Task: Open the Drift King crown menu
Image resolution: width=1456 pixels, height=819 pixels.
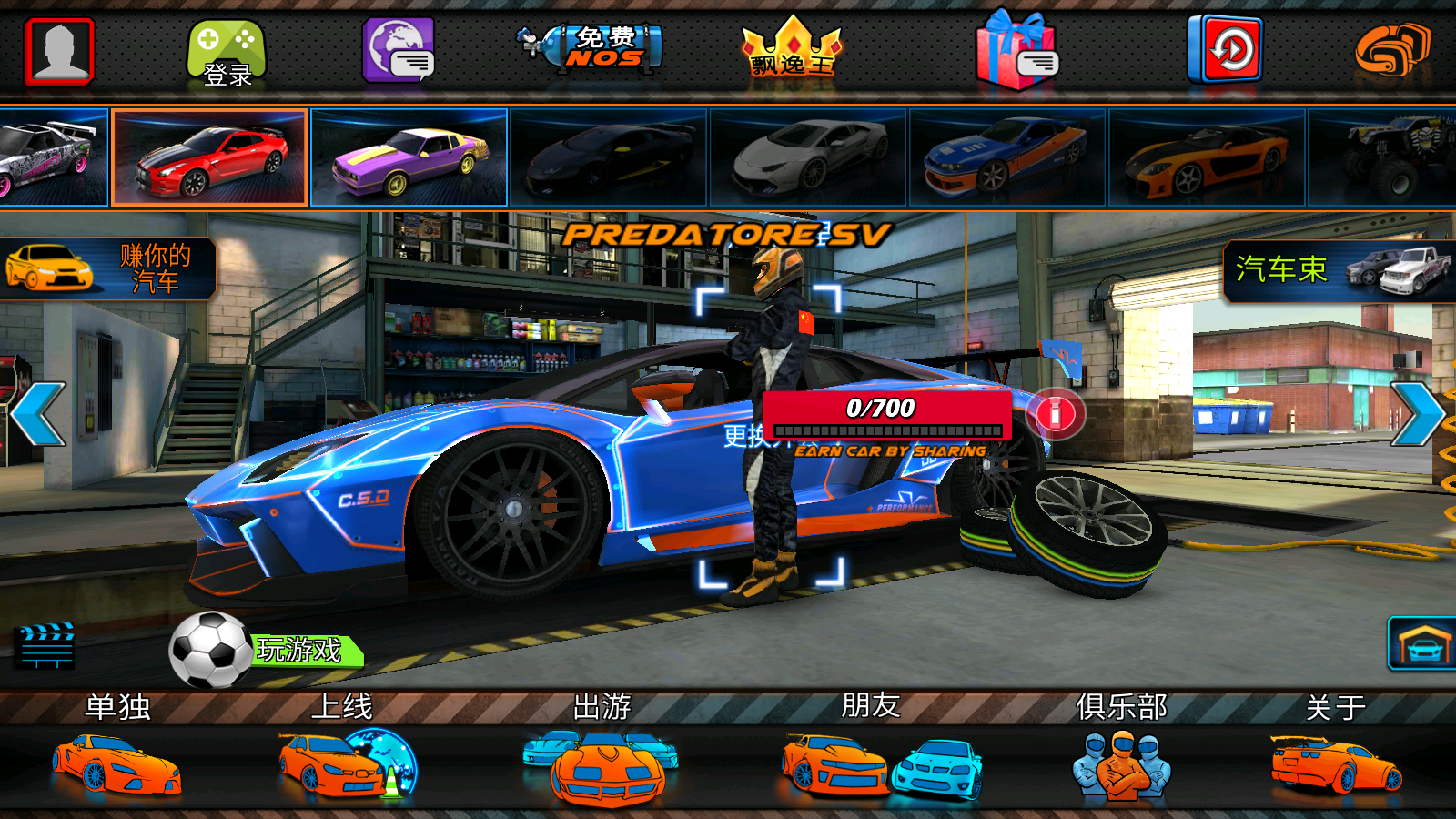Action: pos(792,50)
